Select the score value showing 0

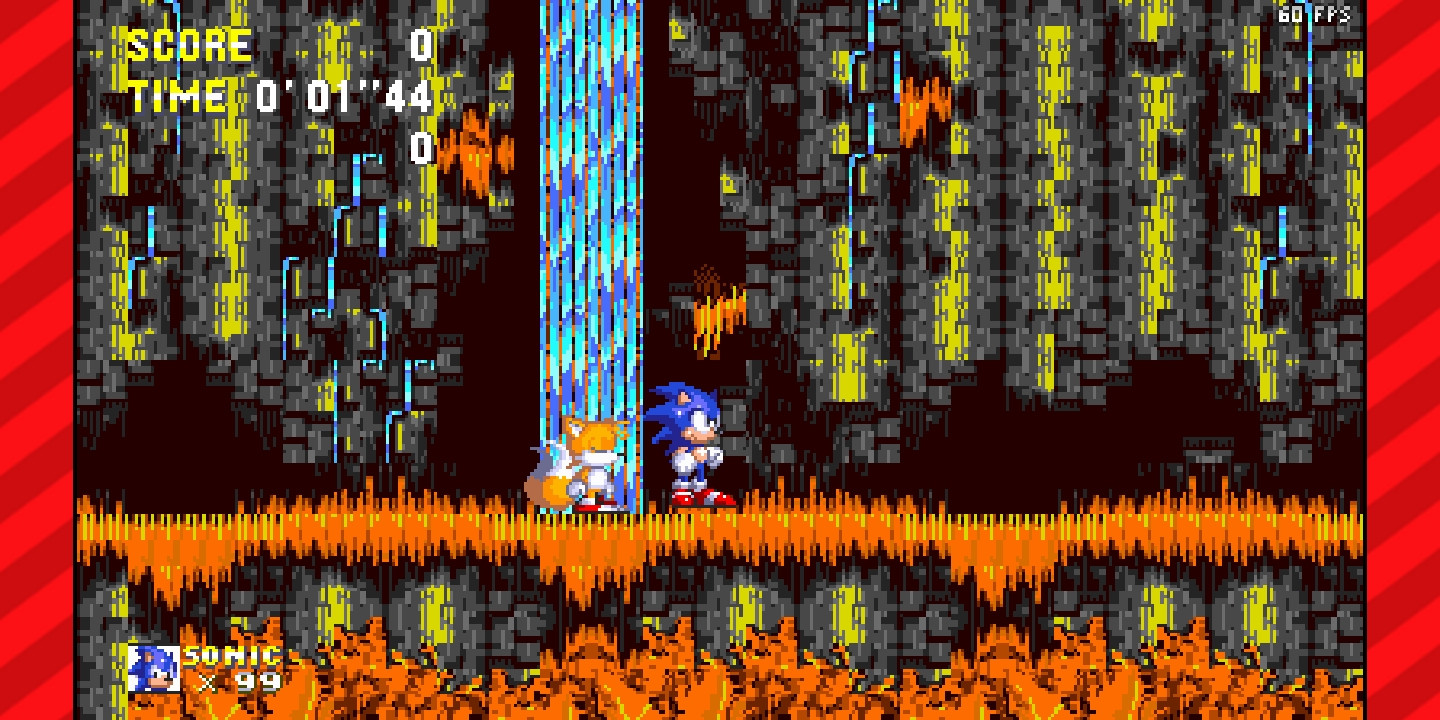[423, 43]
